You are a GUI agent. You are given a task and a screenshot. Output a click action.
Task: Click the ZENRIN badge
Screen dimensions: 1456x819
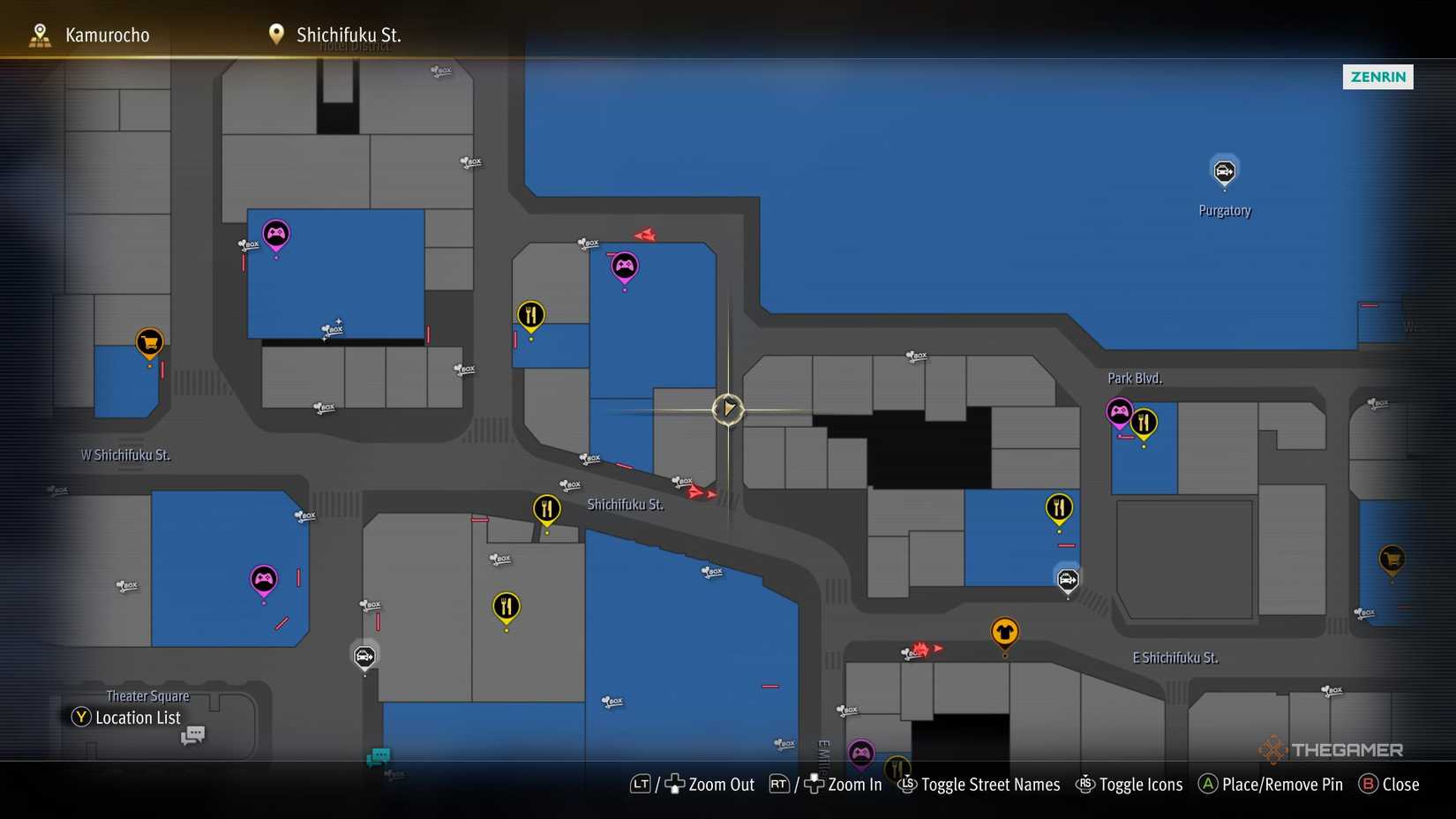click(1377, 77)
